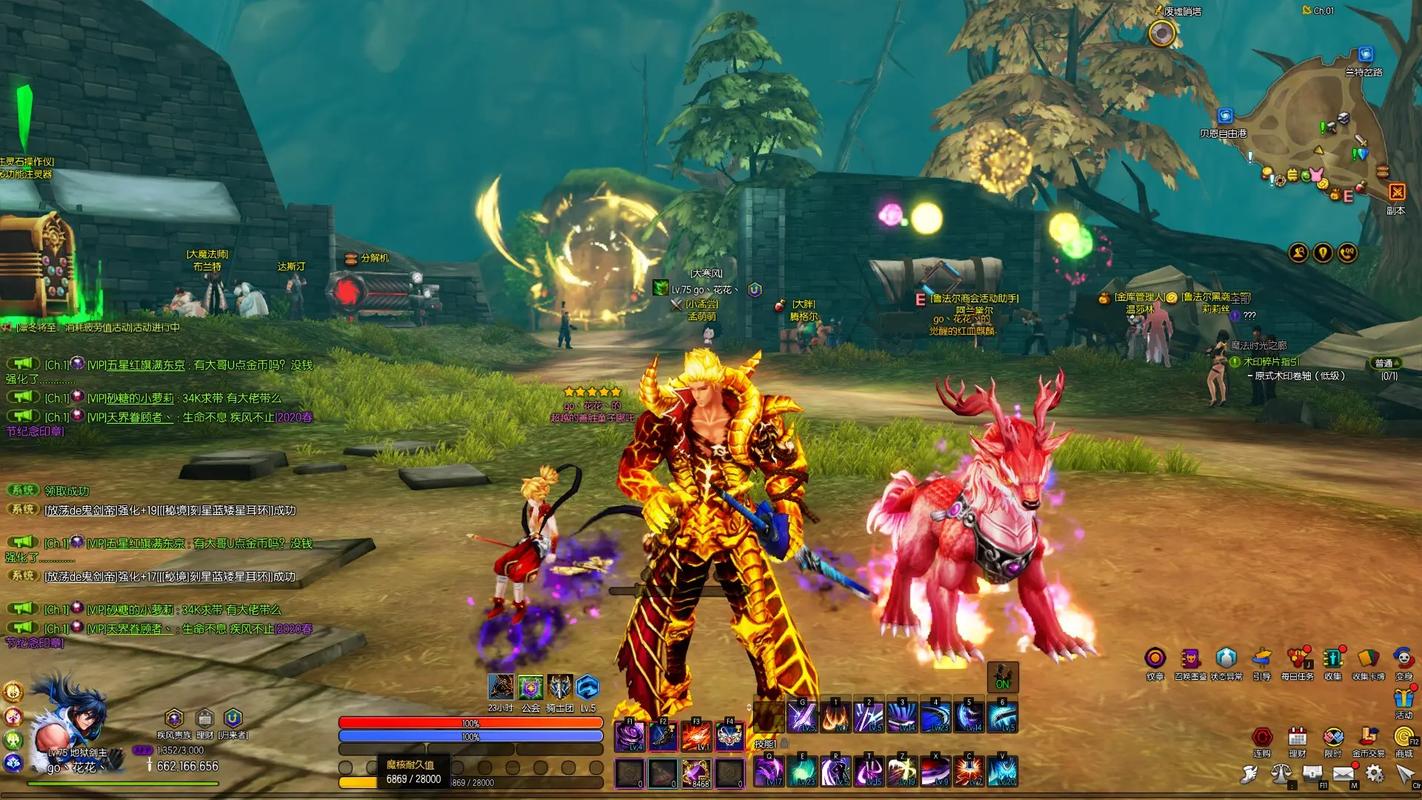Open the 每日任务 daily quests icon

pyautogui.click(x=1299, y=659)
